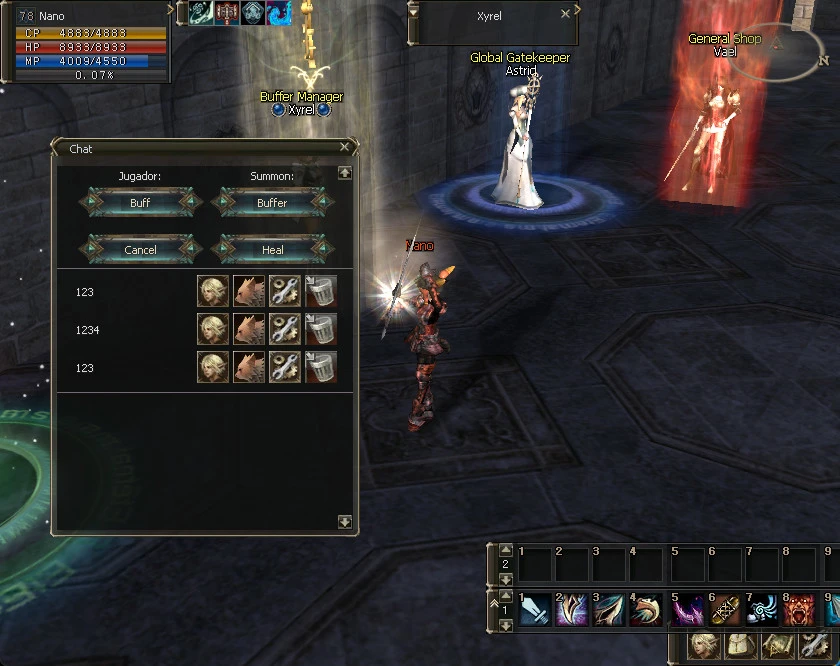
Task: Activate the sword attack skill in slot 1
Action: tap(535, 610)
